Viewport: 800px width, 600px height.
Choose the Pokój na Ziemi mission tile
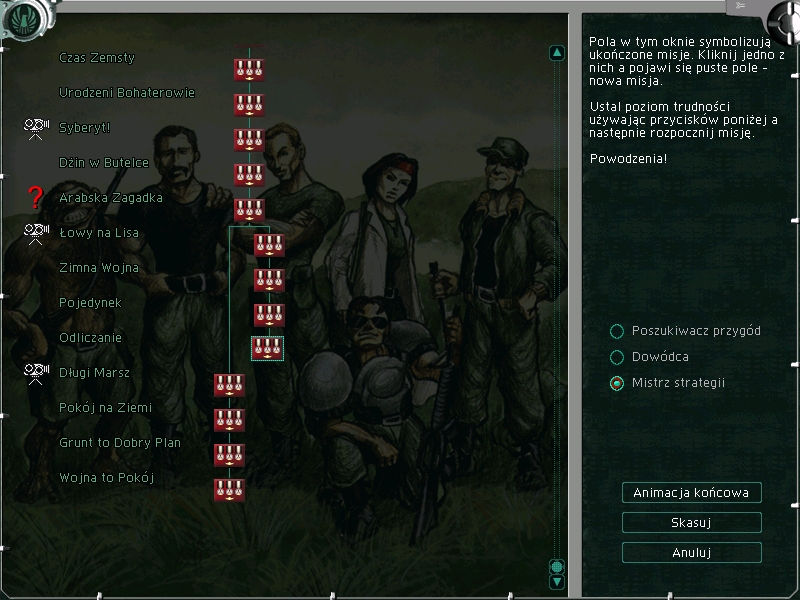click(x=229, y=420)
